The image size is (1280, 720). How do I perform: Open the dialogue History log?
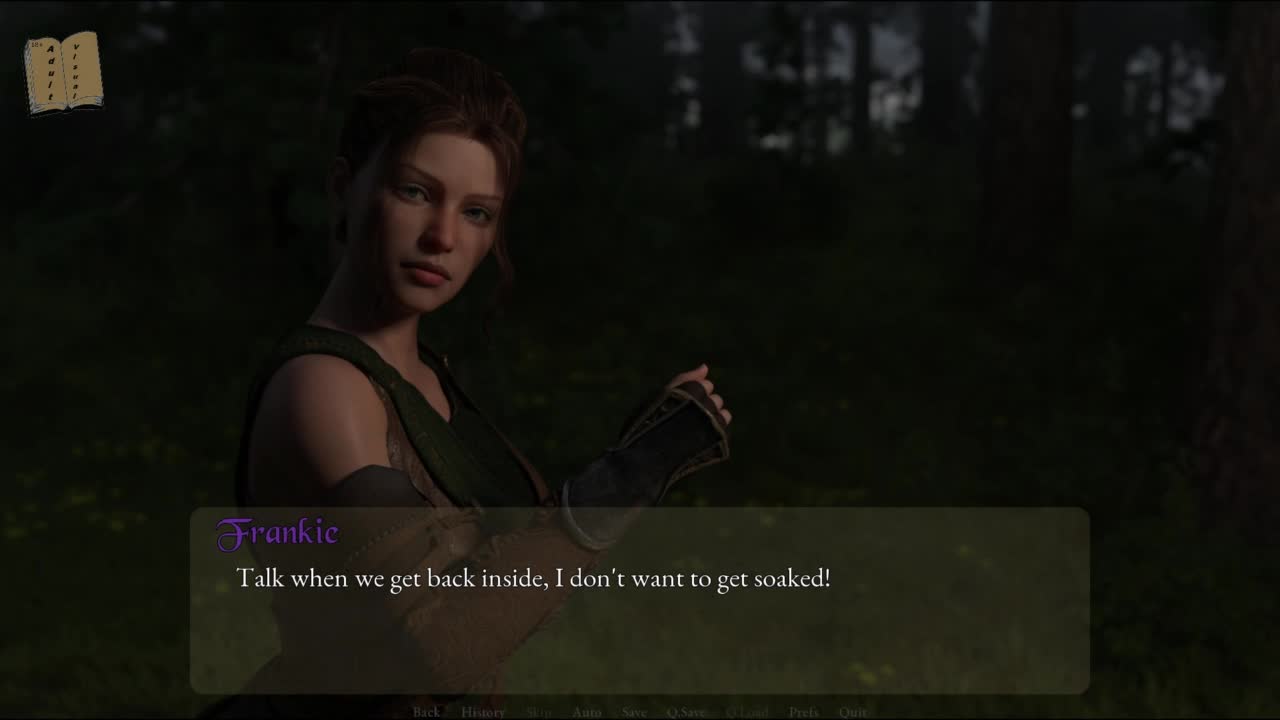(483, 712)
